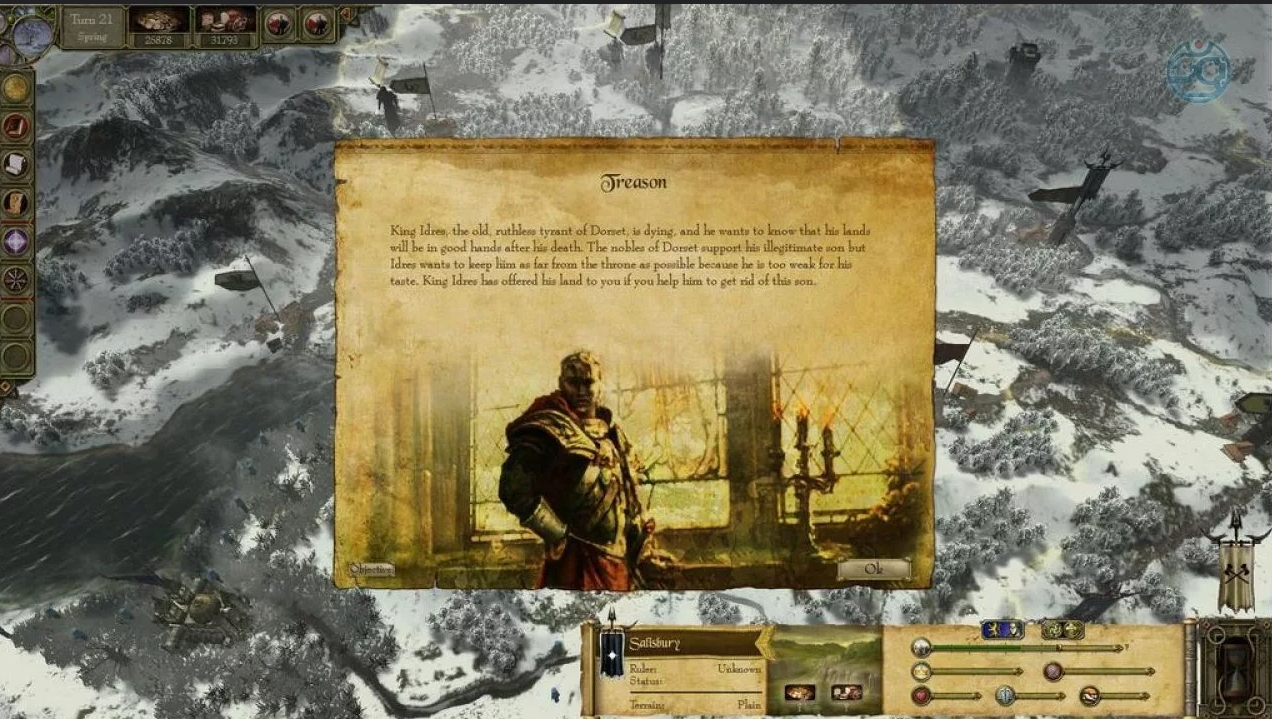
Task: Open the gold coin icon in the left sidebar
Action: (15, 88)
